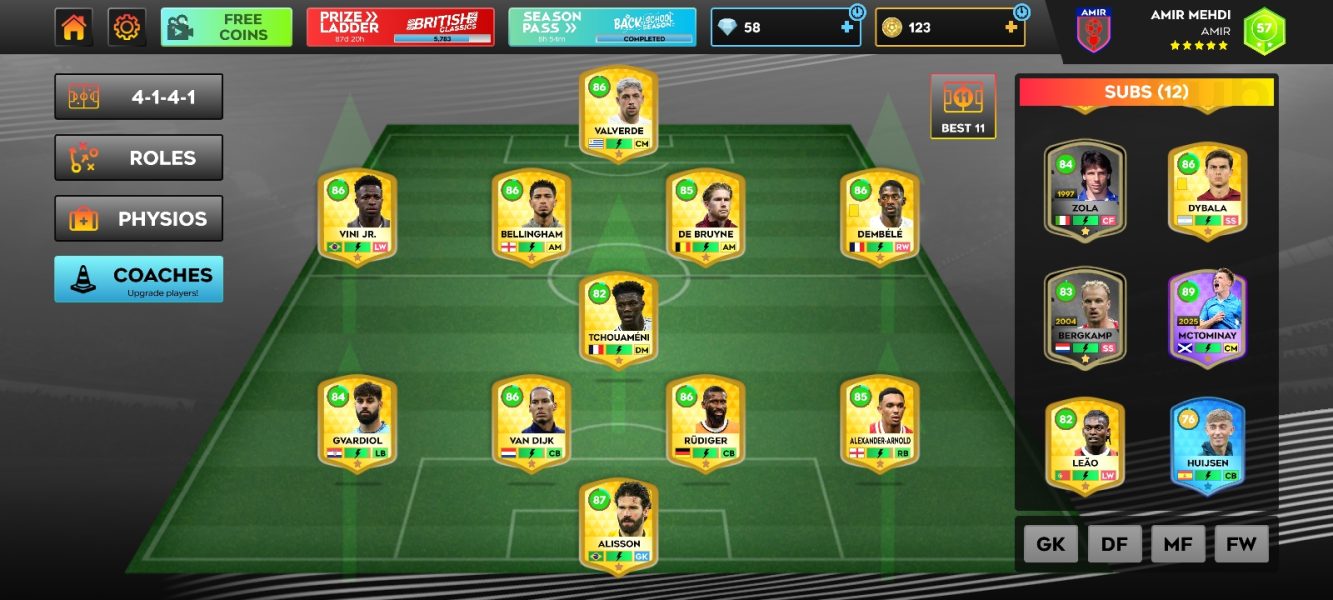Add more diamonds with plus button

click(847, 28)
